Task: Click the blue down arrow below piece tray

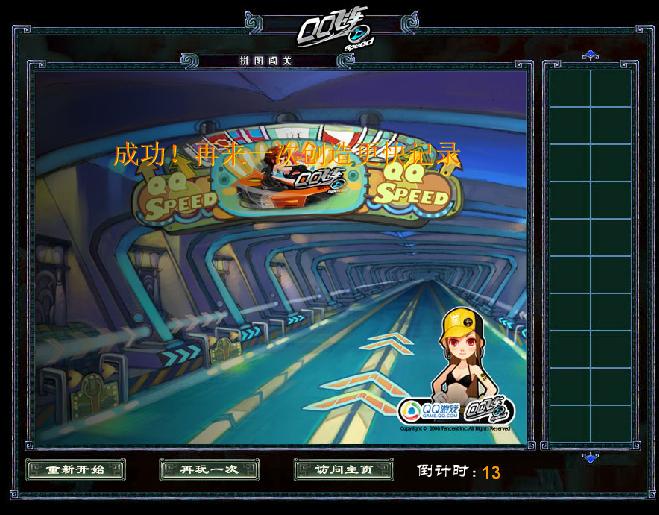Action: [x=589, y=458]
